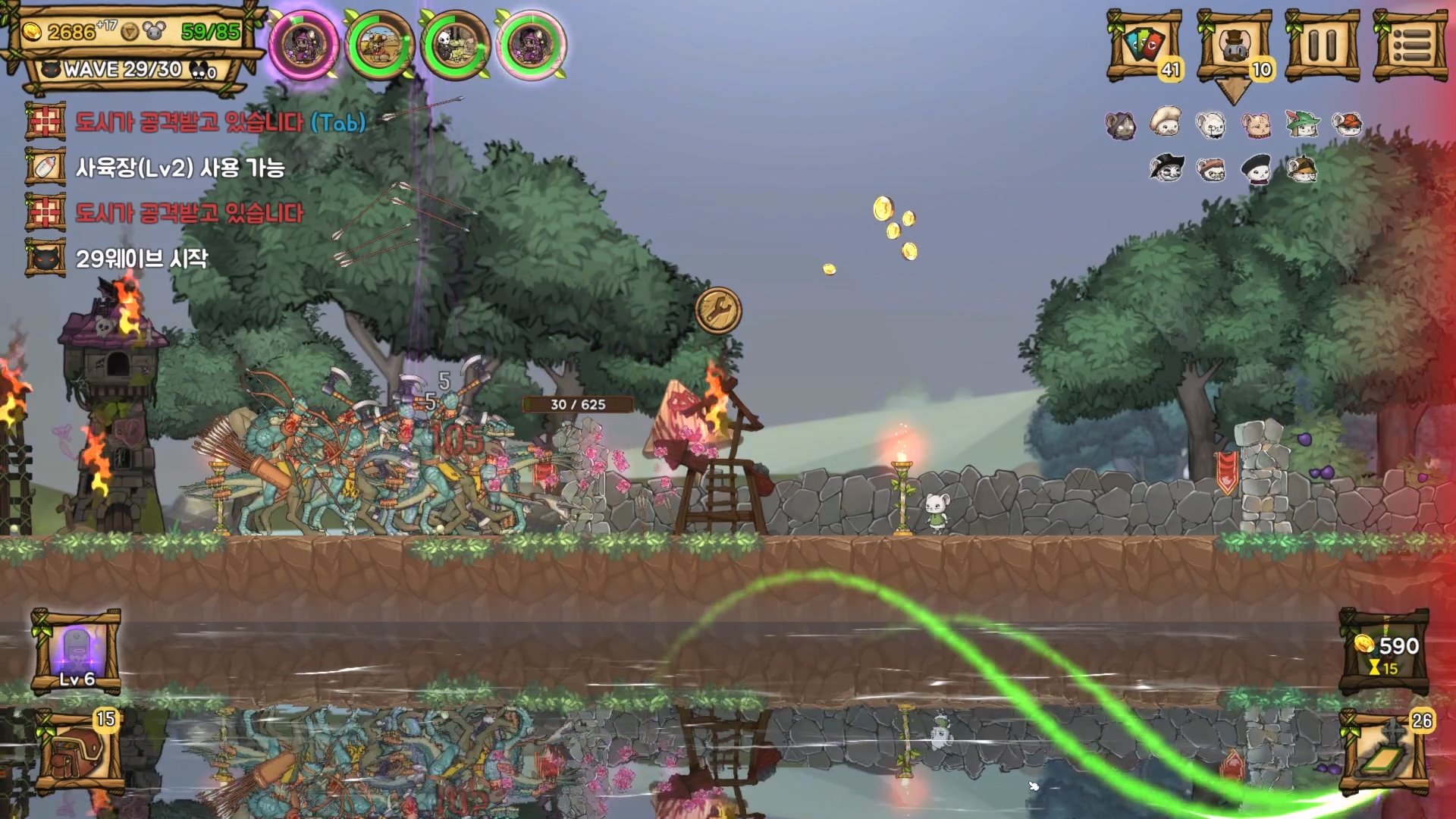This screenshot has height=819, width=1456.
Task: Open the backpack inventory with 15 items
Action: 77,752
